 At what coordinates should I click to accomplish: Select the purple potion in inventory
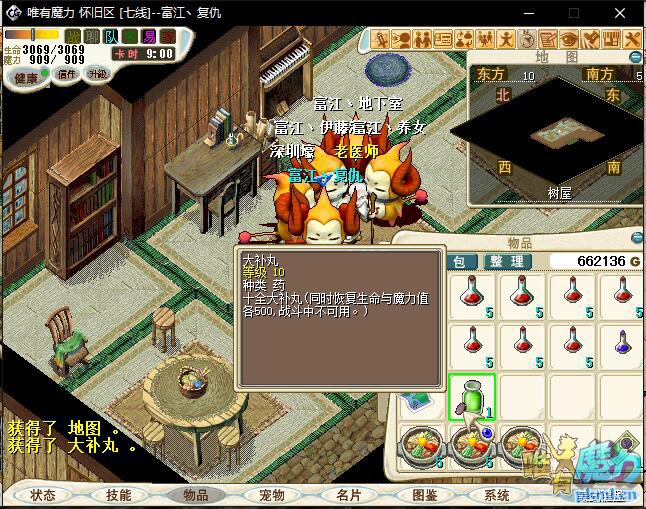pyautogui.click(x=622, y=342)
